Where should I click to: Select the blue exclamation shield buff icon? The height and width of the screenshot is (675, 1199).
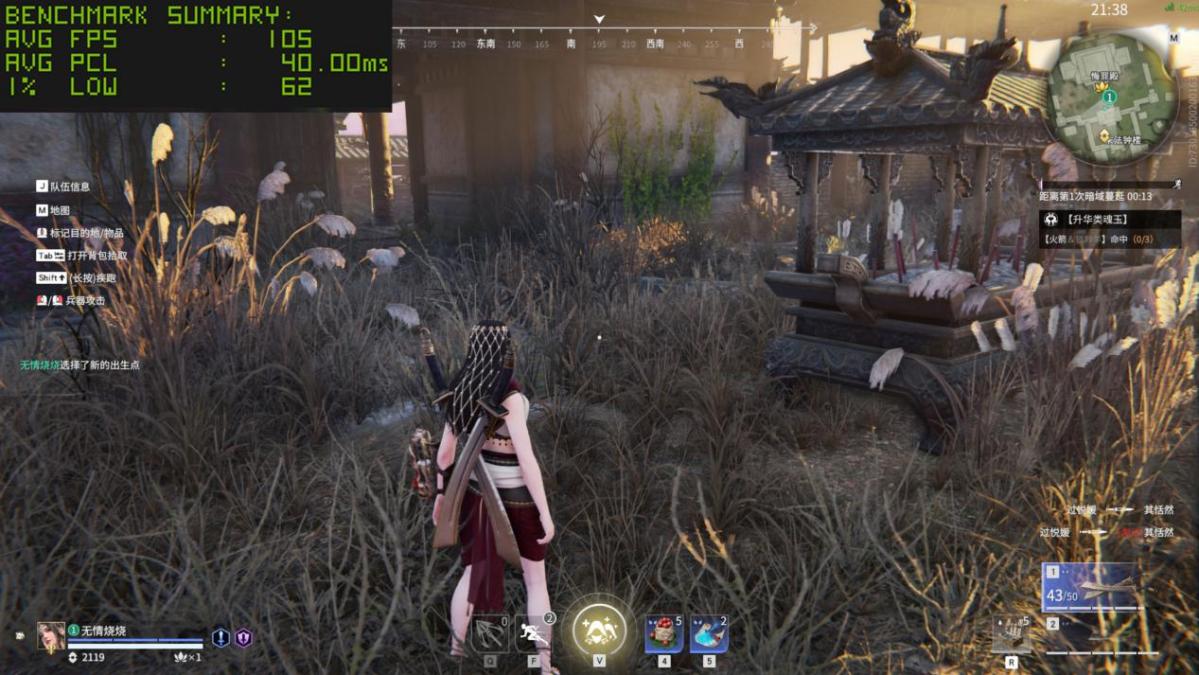(x=221, y=637)
